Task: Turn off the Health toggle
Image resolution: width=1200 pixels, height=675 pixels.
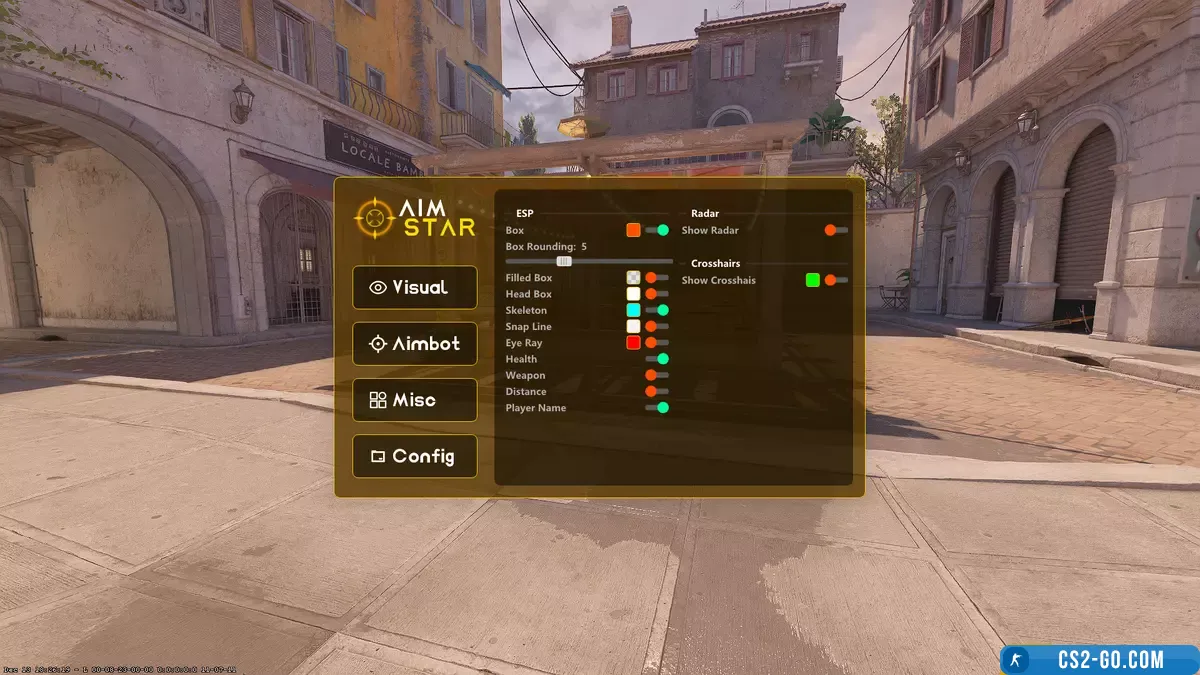Action: tap(657, 359)
